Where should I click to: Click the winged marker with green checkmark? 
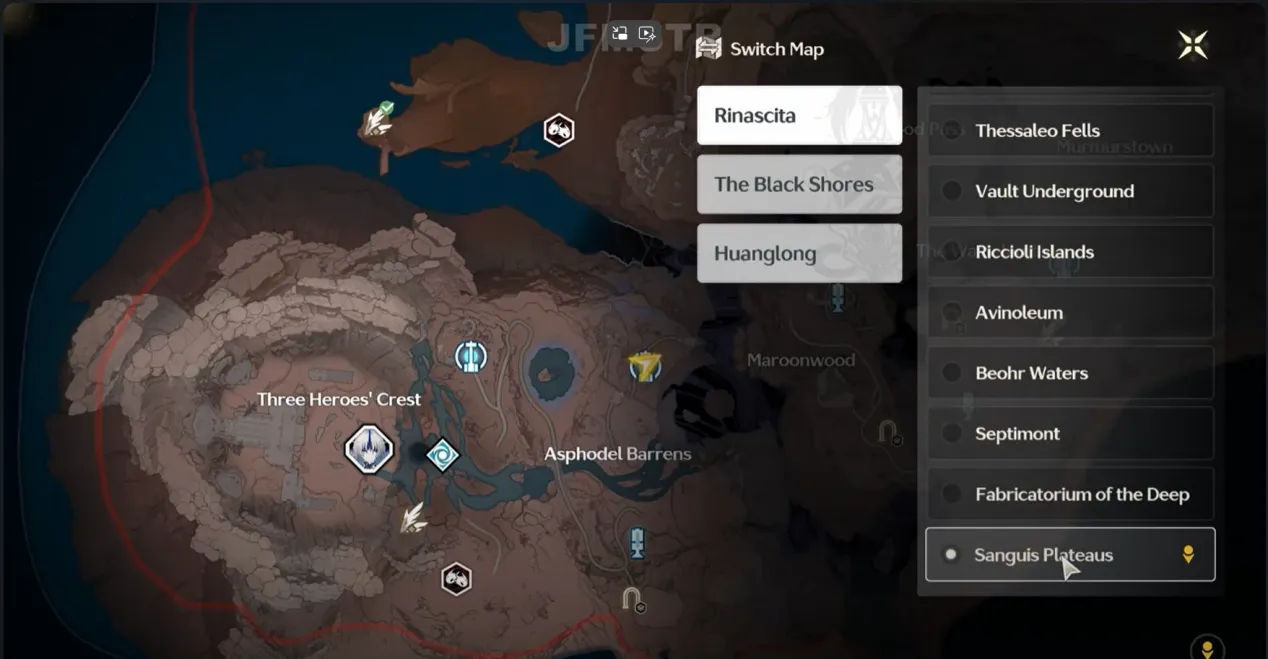378,121
